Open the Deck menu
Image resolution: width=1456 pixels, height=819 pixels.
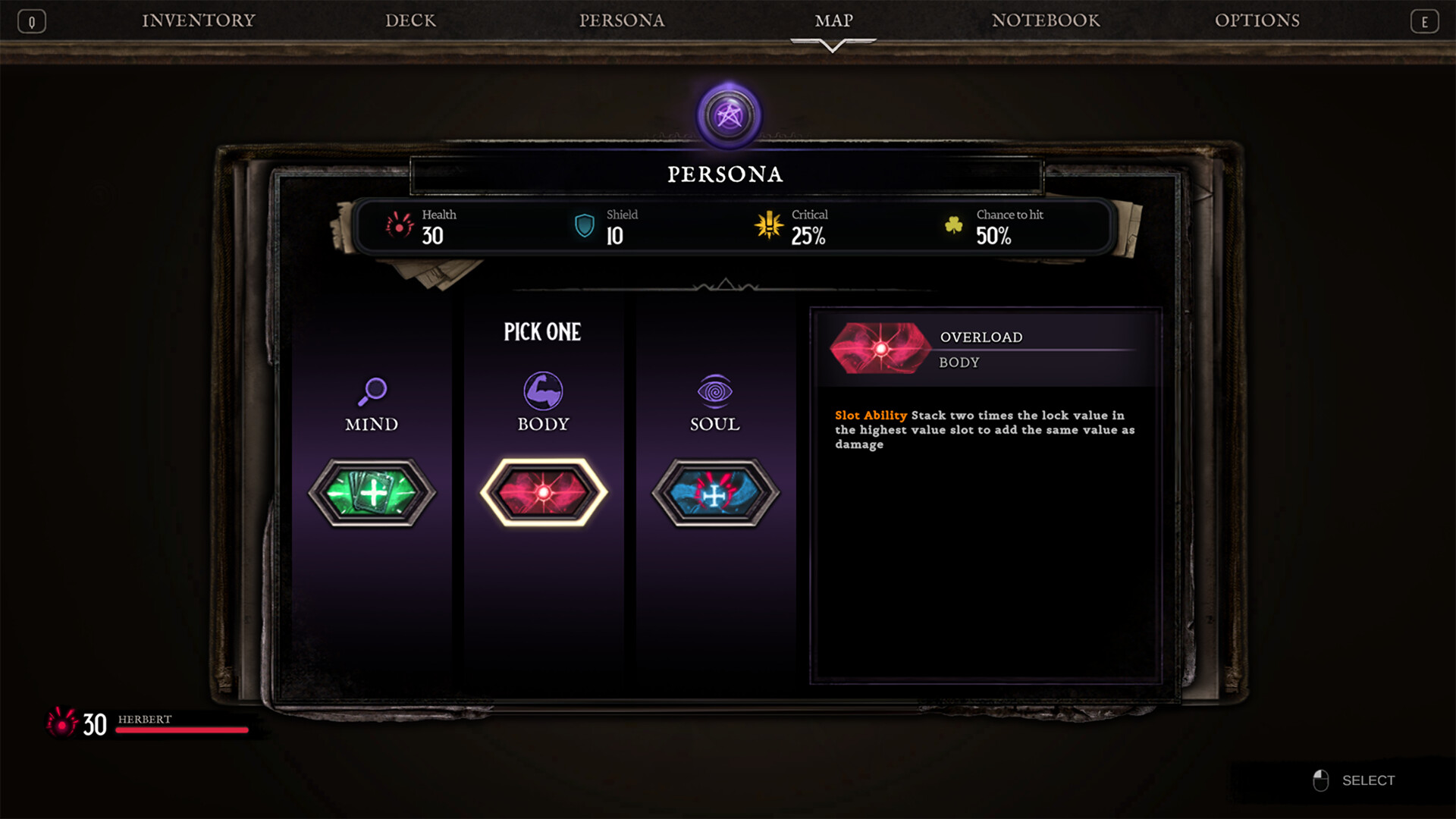point(410,20)
